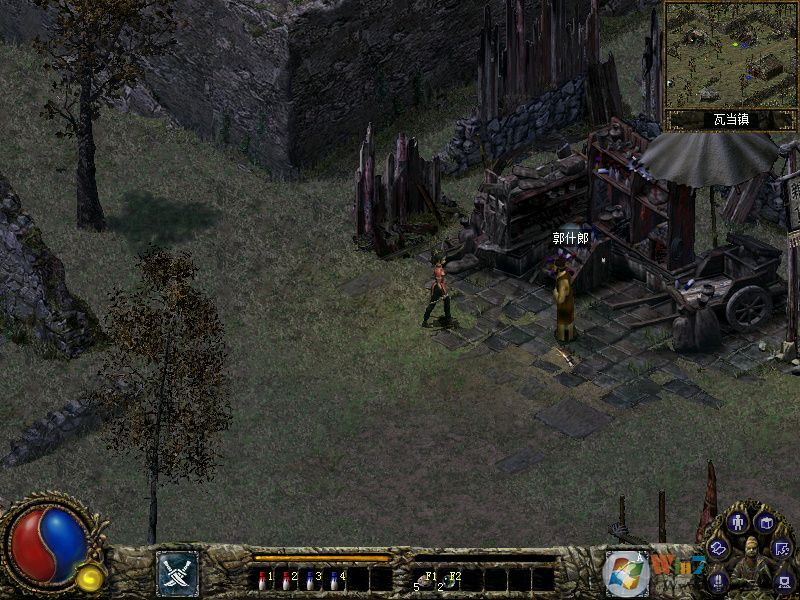Use the red potion in slot 2

tap(287, 579)
